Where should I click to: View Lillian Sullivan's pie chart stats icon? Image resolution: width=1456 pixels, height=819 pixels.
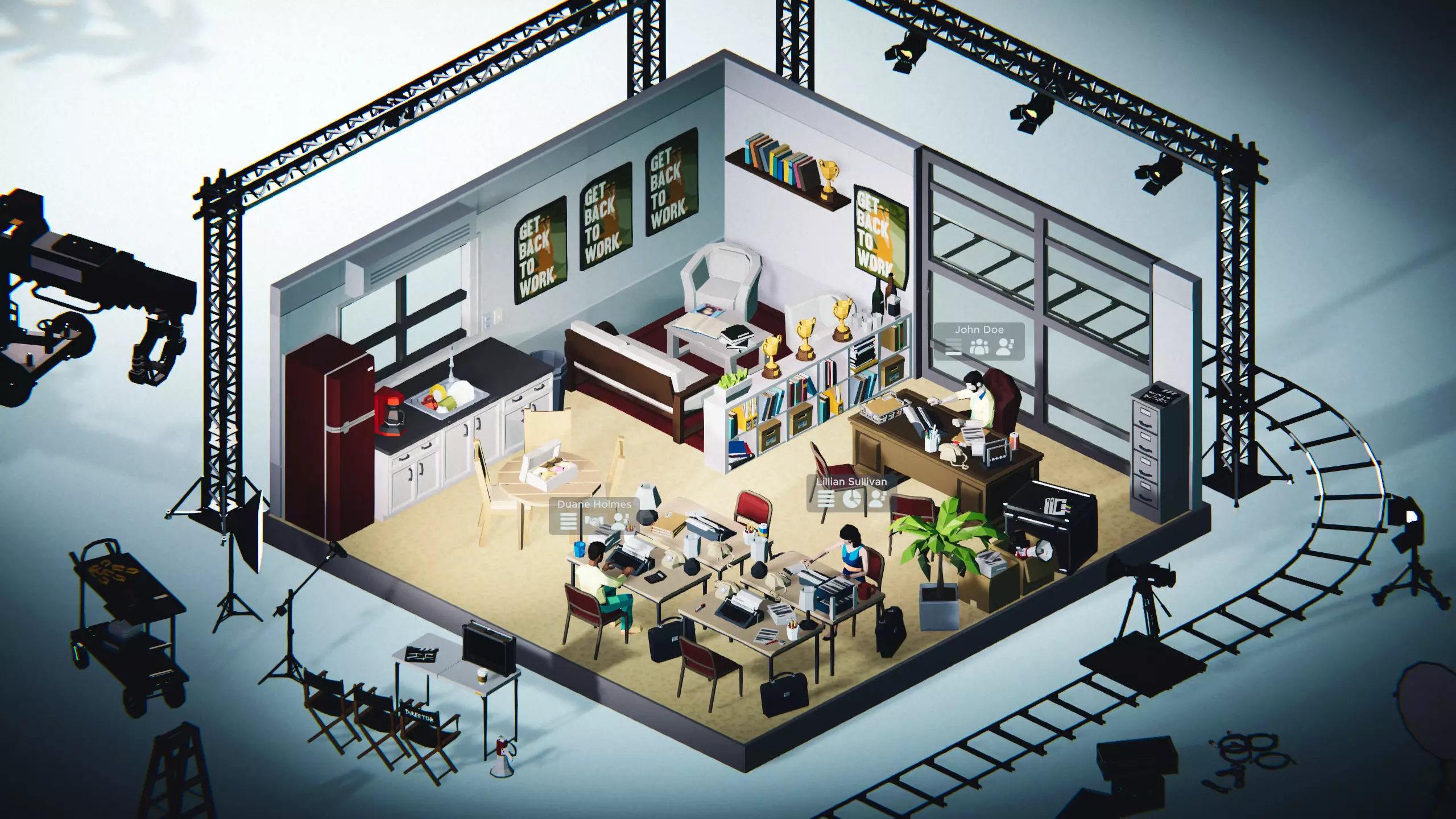click(x=851, y=499)
